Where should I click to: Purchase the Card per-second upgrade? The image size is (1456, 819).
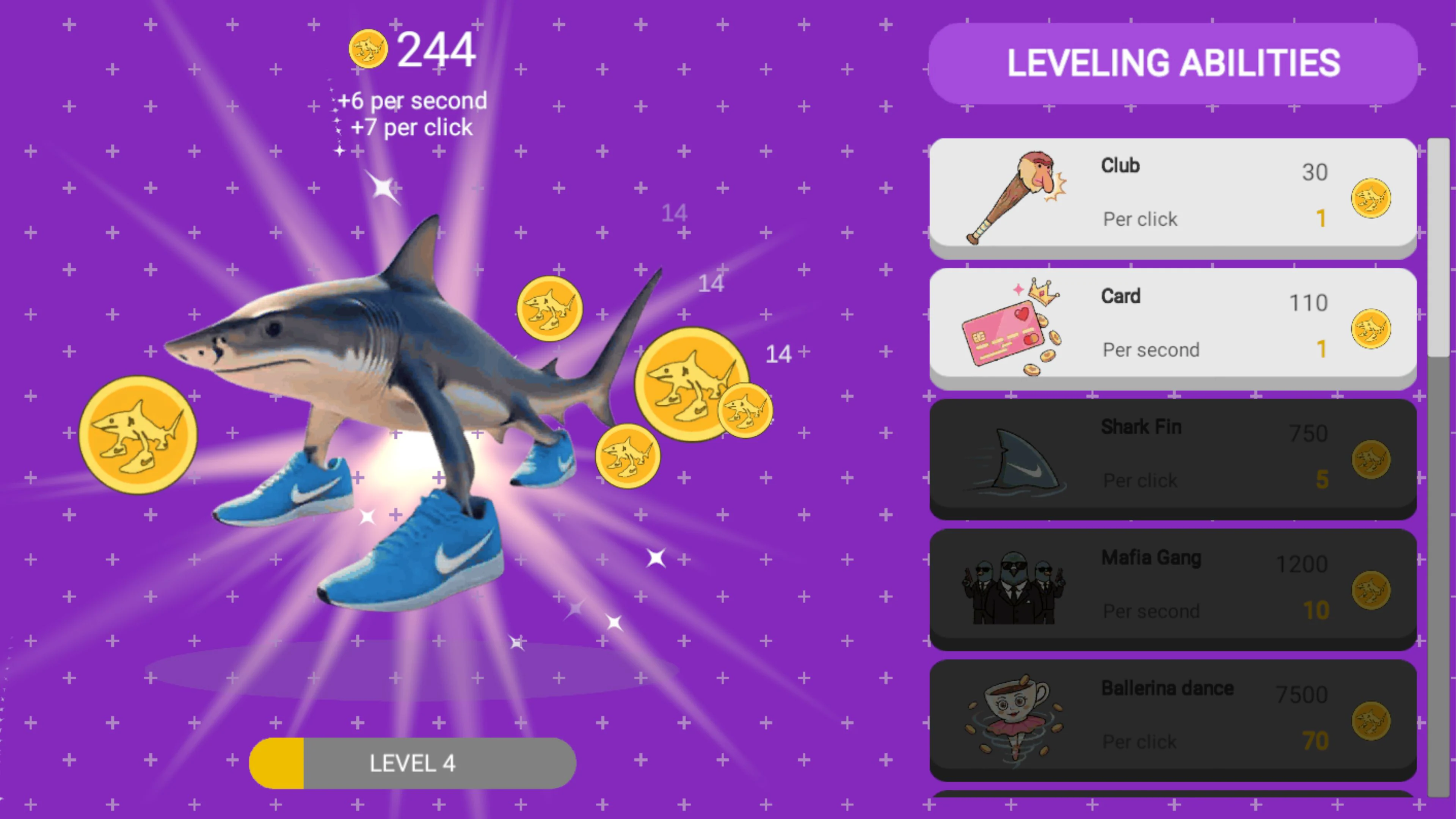[x=1172, y=327]
